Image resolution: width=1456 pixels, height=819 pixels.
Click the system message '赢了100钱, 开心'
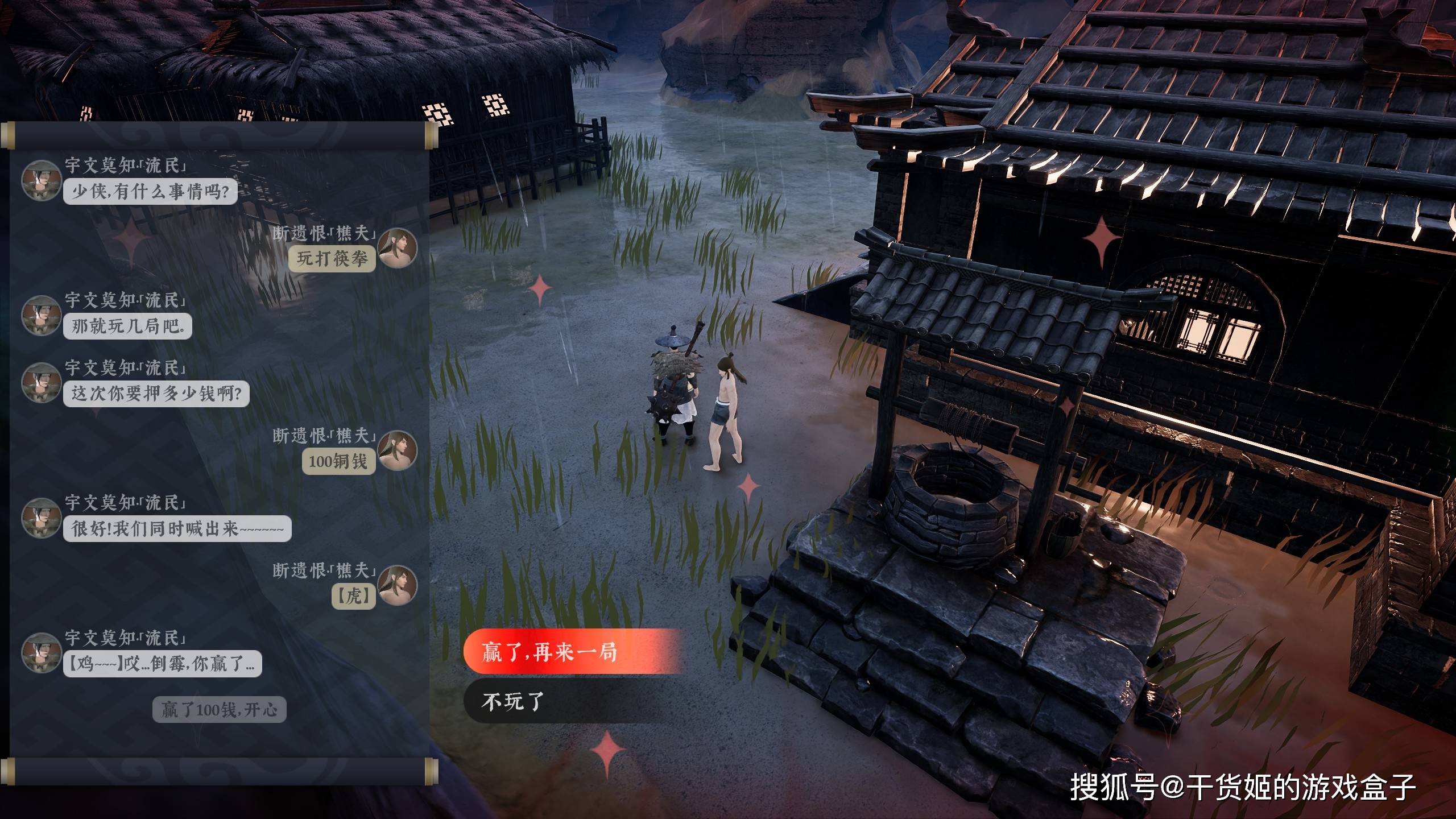click(219, 710)
